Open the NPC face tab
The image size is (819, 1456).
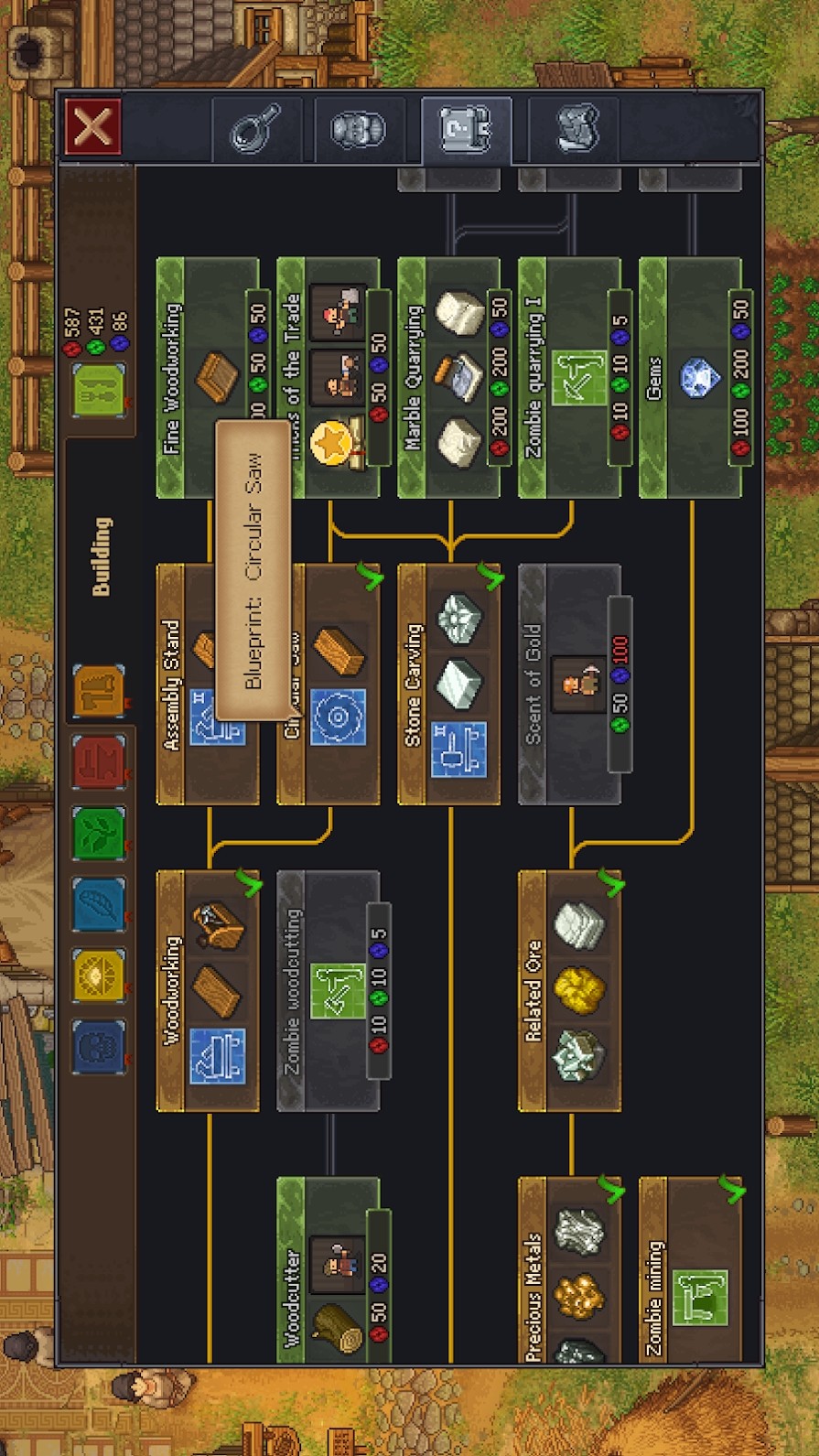coord(358,130)
